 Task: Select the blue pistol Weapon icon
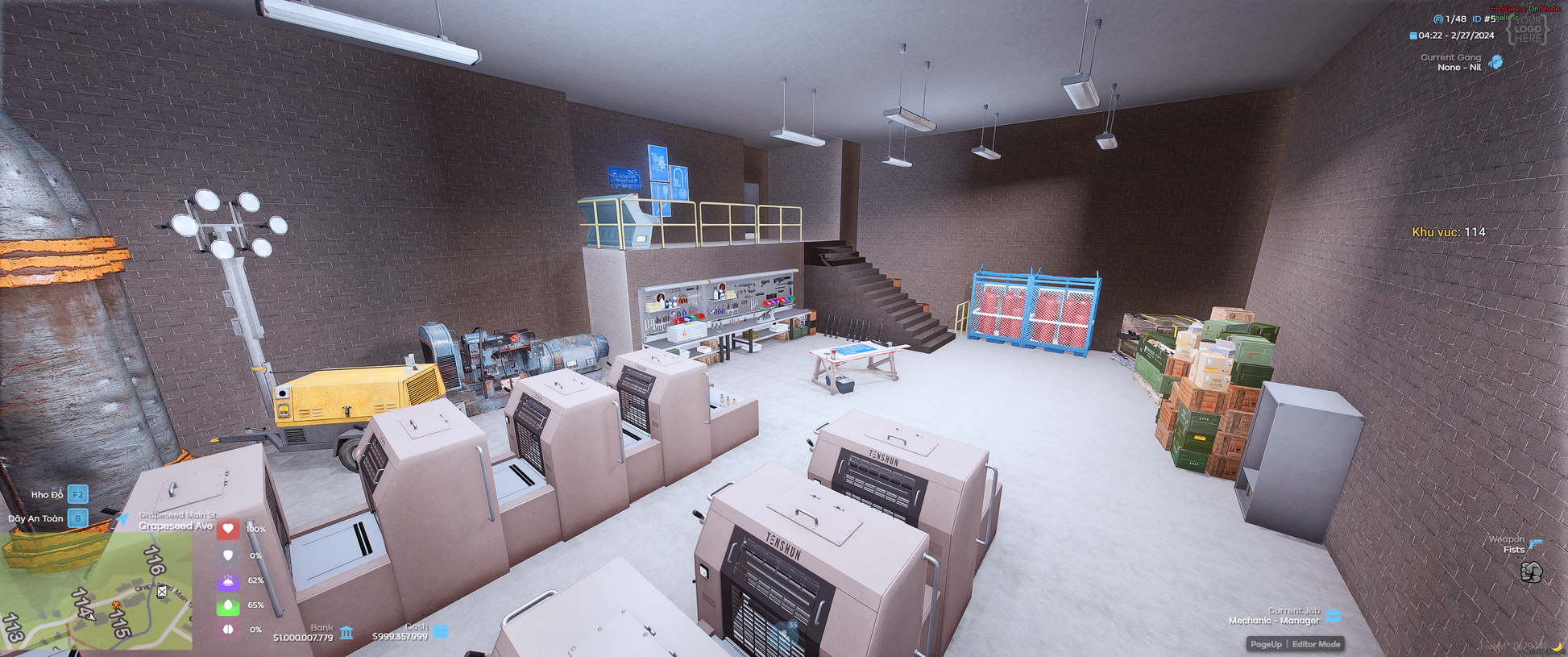1535,544
